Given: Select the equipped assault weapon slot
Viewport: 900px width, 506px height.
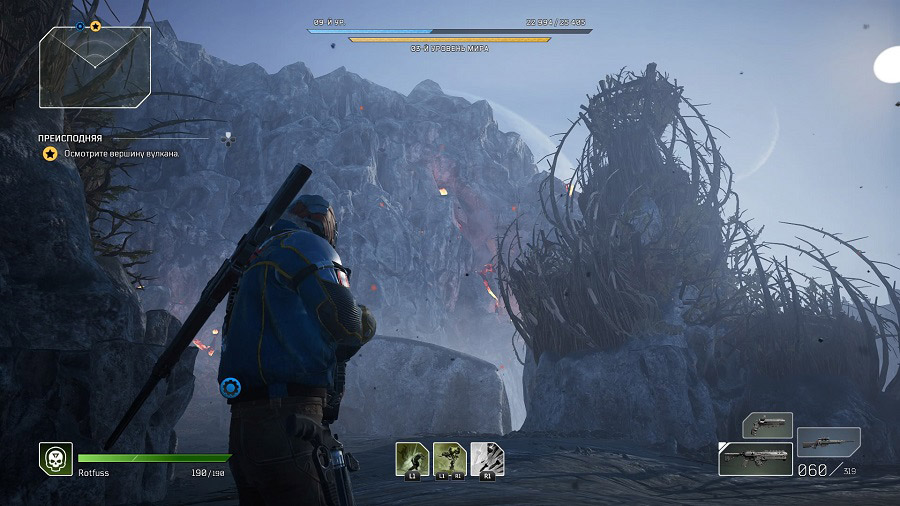Looking at the screenshot, I should tap(755, 459).
